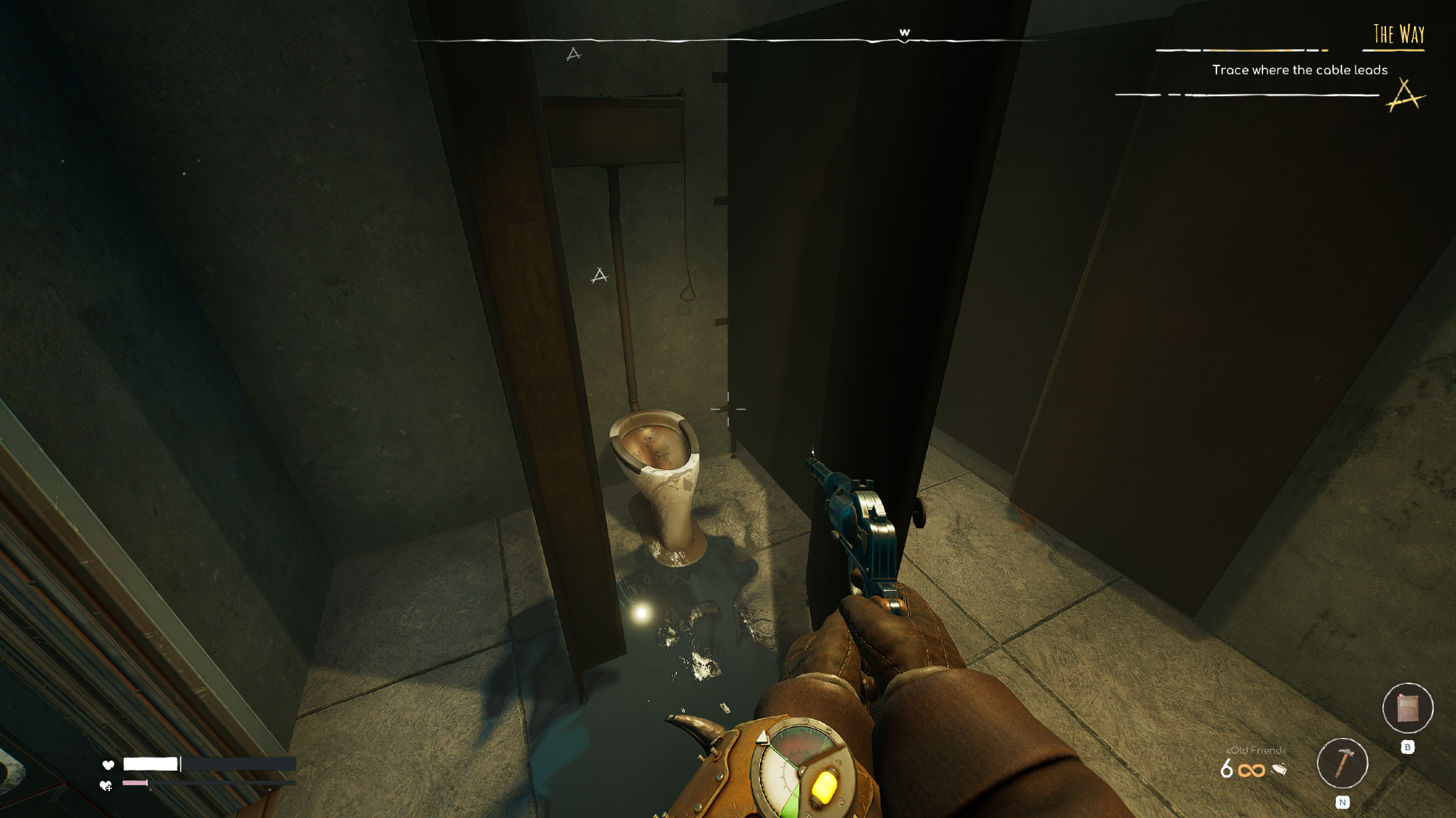Viewport: 1456px width, 818px height.
Task: Click the "Trace where the cable leads" objective
Action: click(x=1299, y=70)
